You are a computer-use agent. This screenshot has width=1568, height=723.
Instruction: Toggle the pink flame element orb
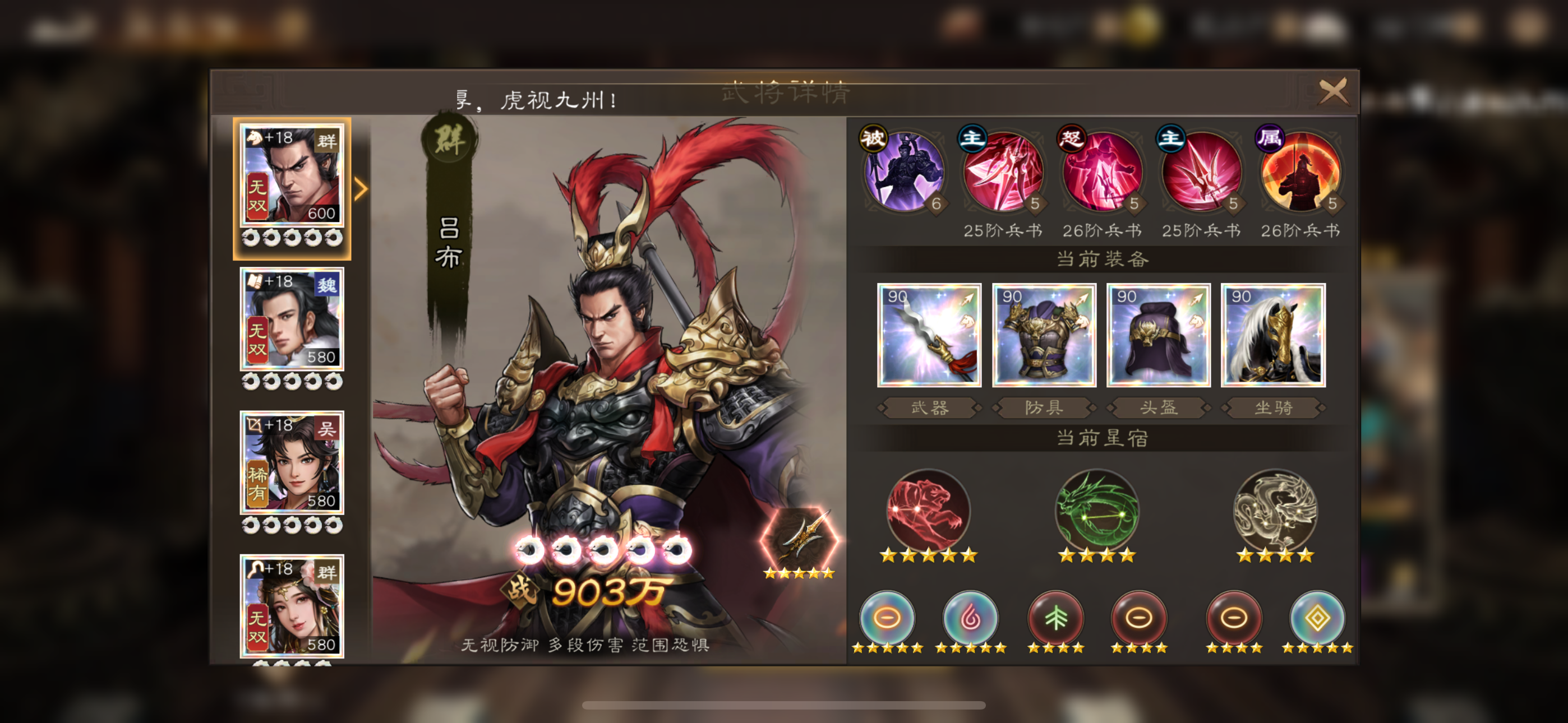click(972, 618)
